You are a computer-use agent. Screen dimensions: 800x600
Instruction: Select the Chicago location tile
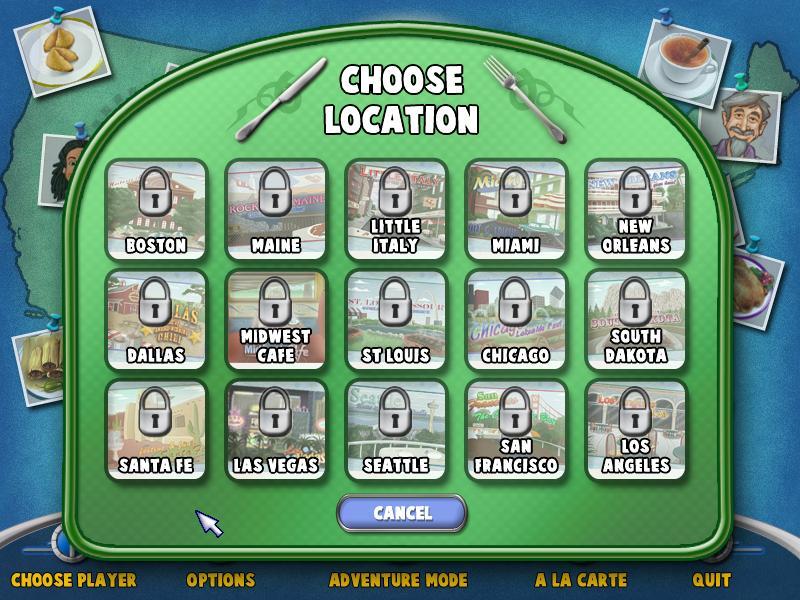[x=516, y=320]
